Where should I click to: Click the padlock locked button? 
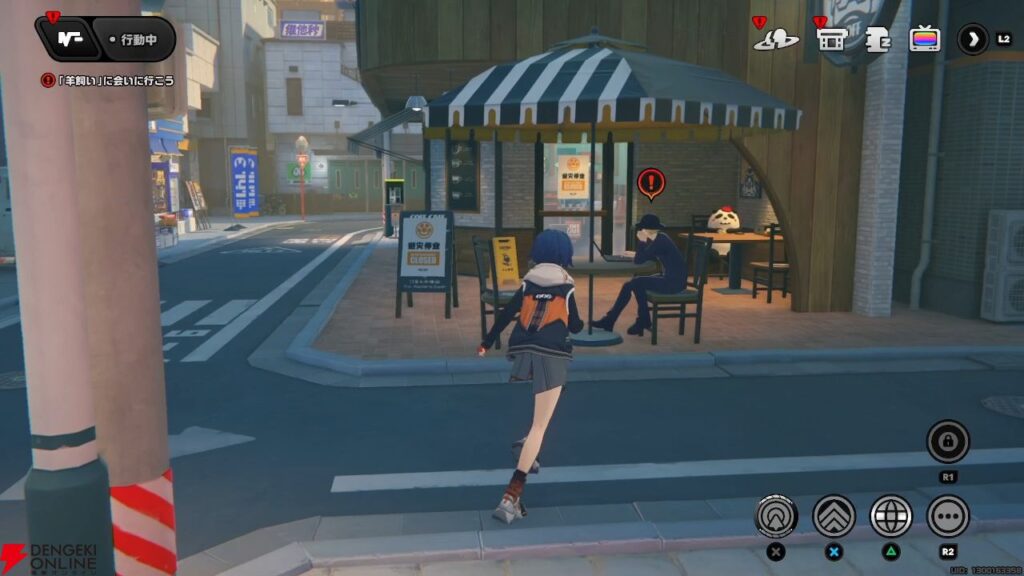(x=947, y=441)
